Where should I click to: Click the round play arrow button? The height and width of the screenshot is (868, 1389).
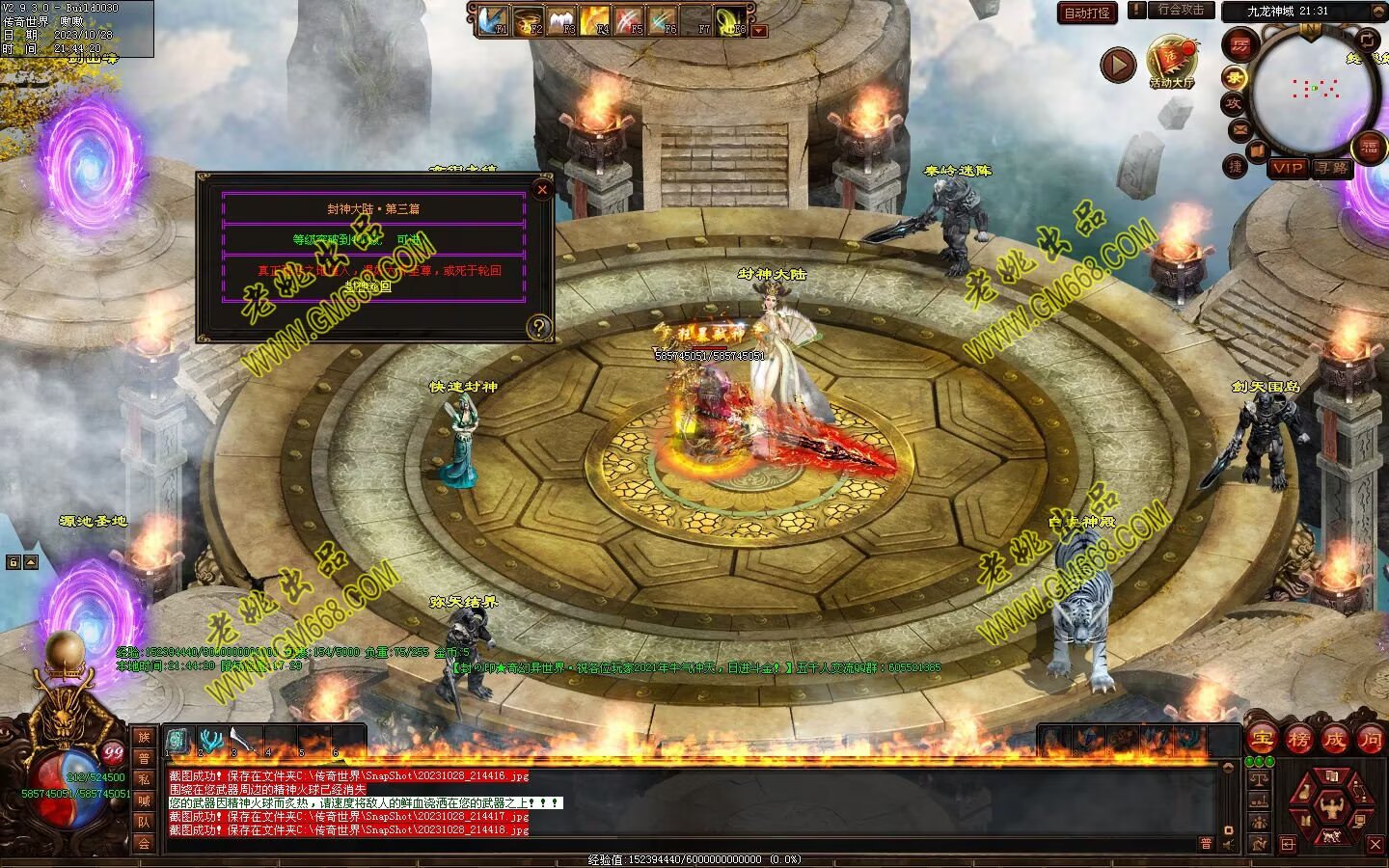[1118, 65]
